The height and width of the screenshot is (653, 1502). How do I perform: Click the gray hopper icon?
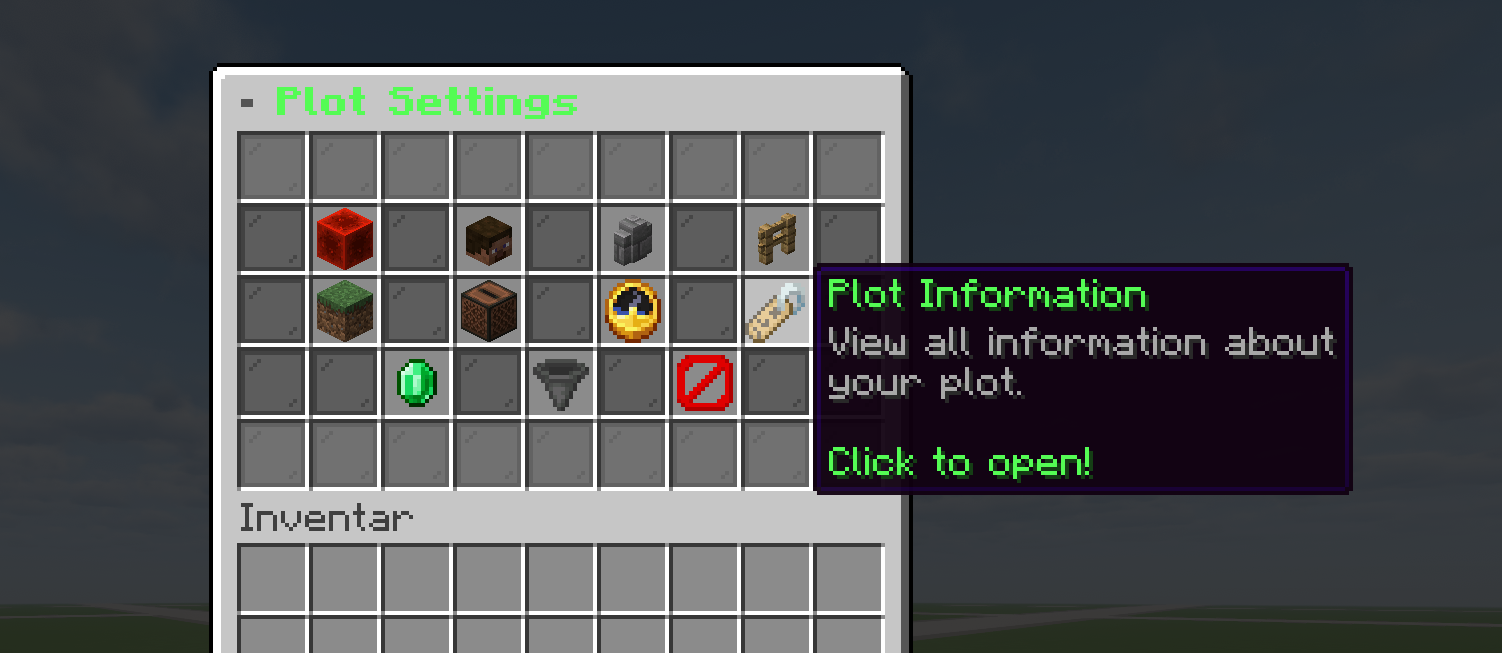(x=560, y=382)
